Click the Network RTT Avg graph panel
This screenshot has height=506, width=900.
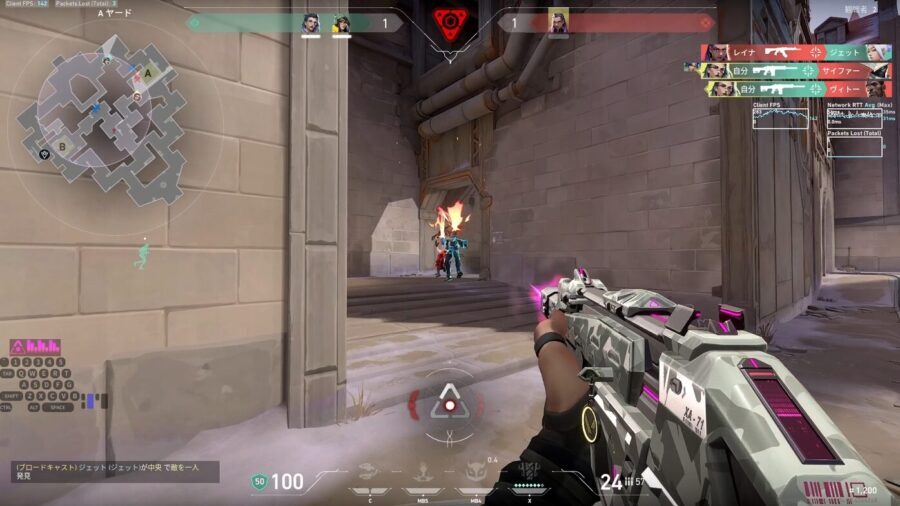pyautogui.click(x=855, y=116)
